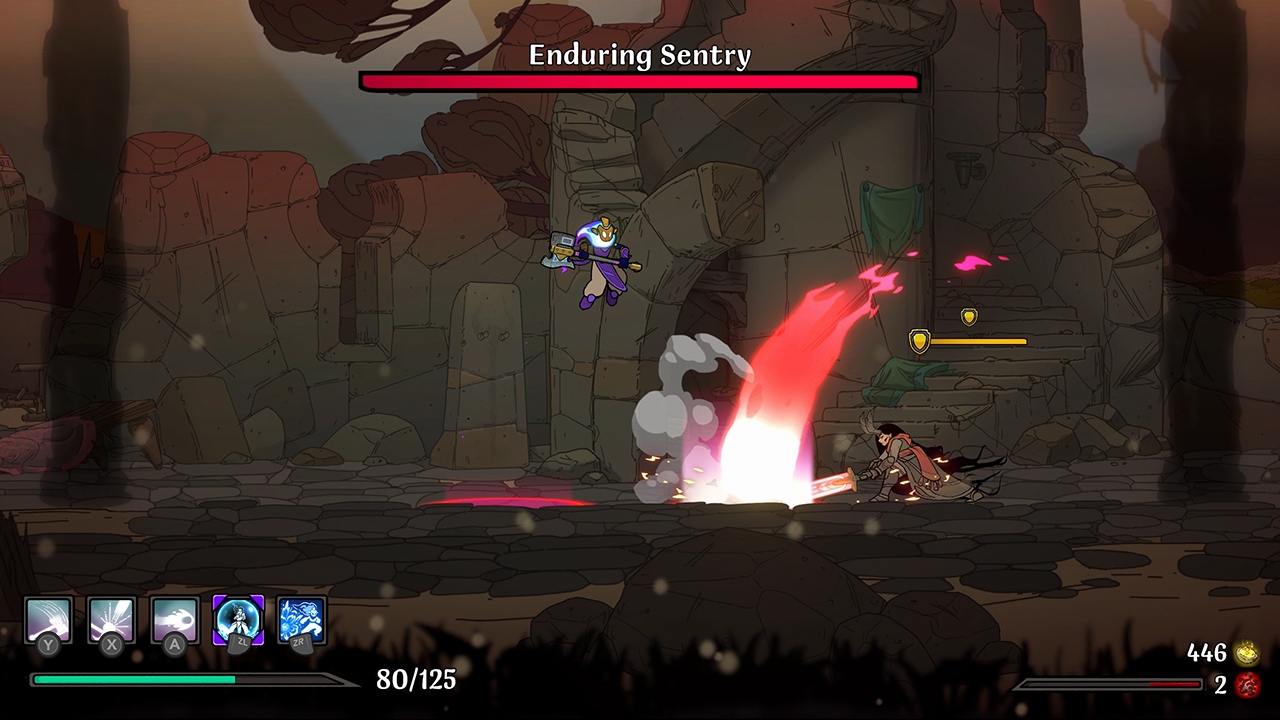1280x720 pixels.
Task: Expand the Enduring Sentry boss title
Action: coord(639,56)
